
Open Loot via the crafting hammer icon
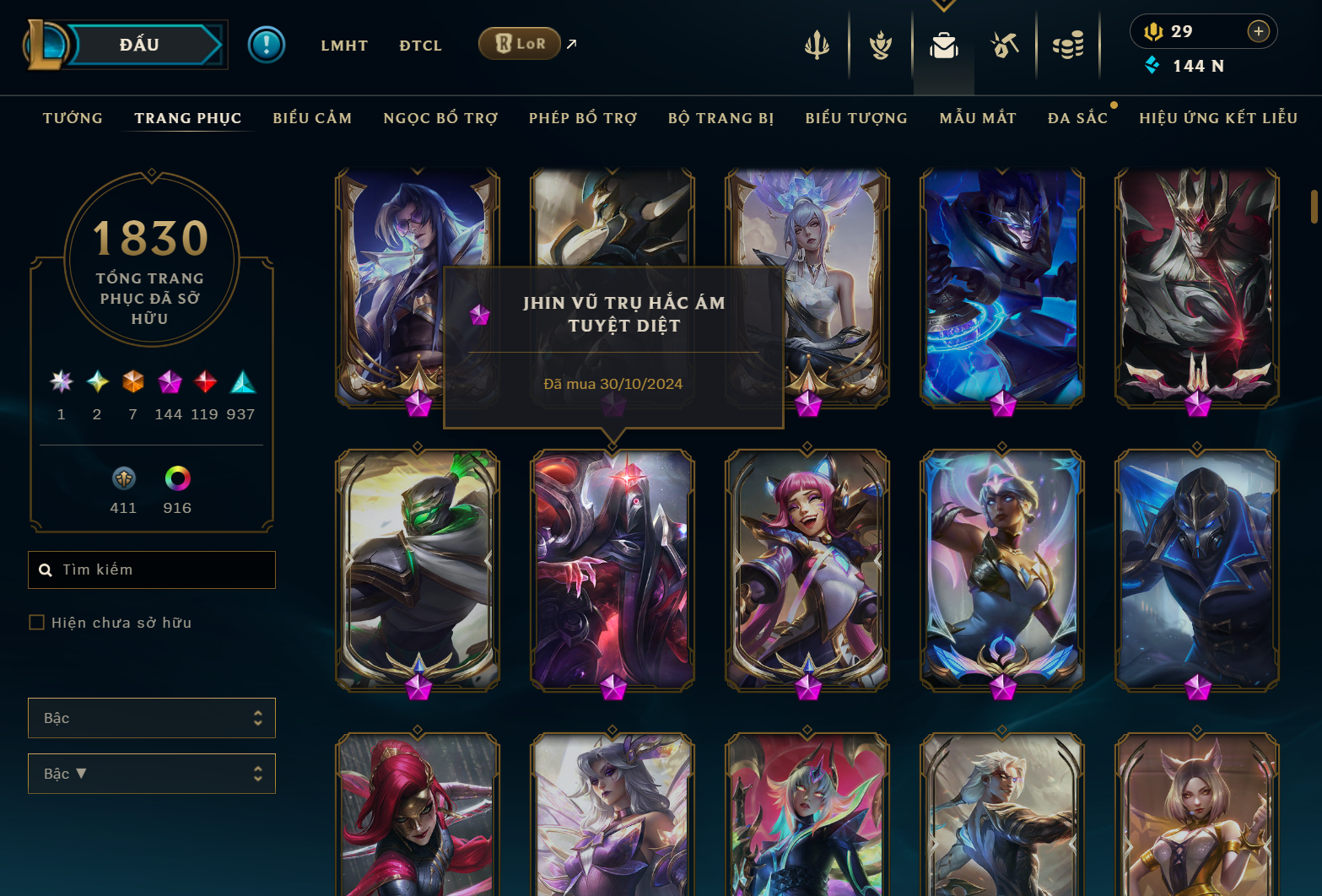[1006, 46]
